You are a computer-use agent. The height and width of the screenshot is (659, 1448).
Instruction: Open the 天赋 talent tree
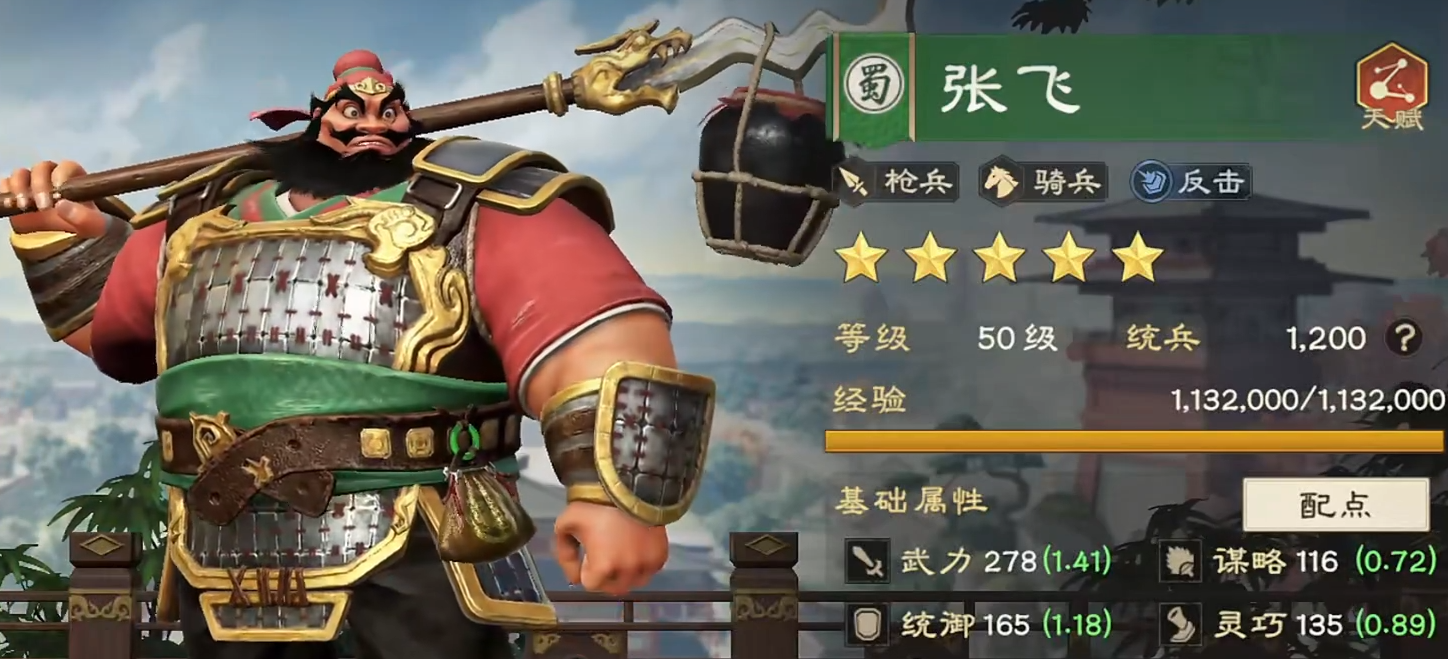(x=1391, y=88)
